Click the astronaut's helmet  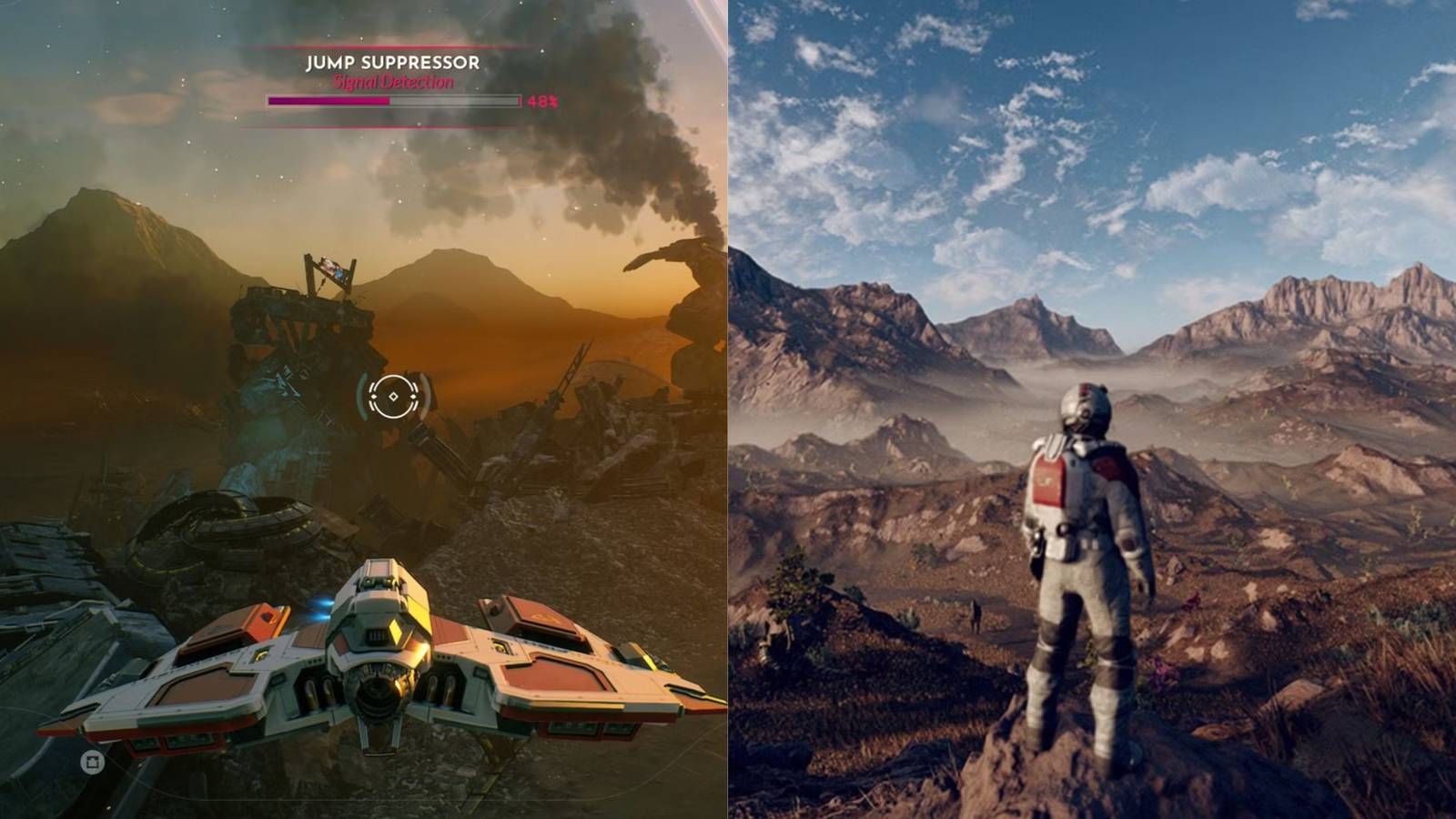click(1080, 409)
